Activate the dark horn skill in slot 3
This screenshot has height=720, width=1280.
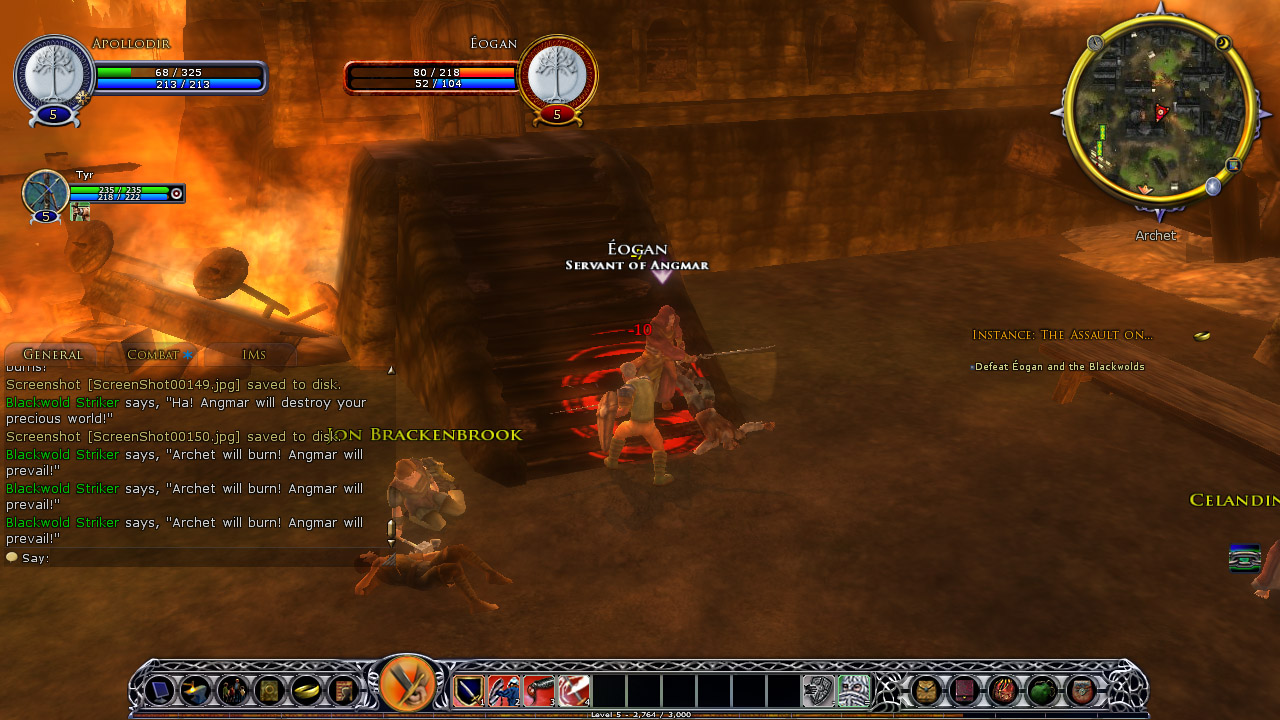click(x=538, y=690)
